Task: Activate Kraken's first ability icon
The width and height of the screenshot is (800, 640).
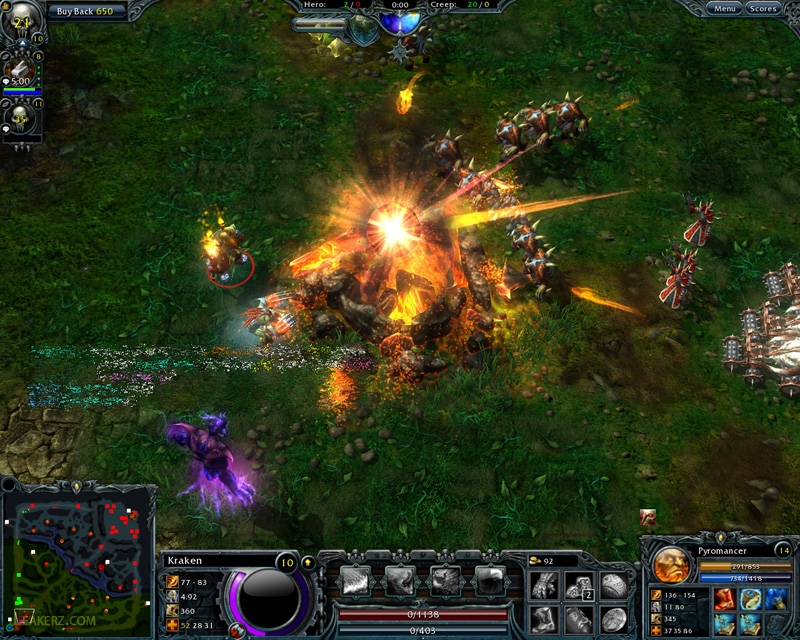Action: coord(356,580)
